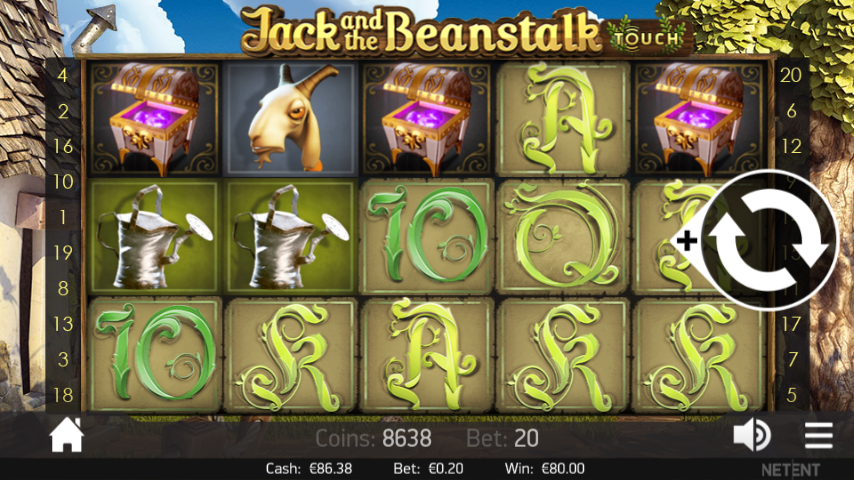This screenshot has width=854, height=480.
Task: Toggle the sound speaker icon
Action: [x=751, y=435]
